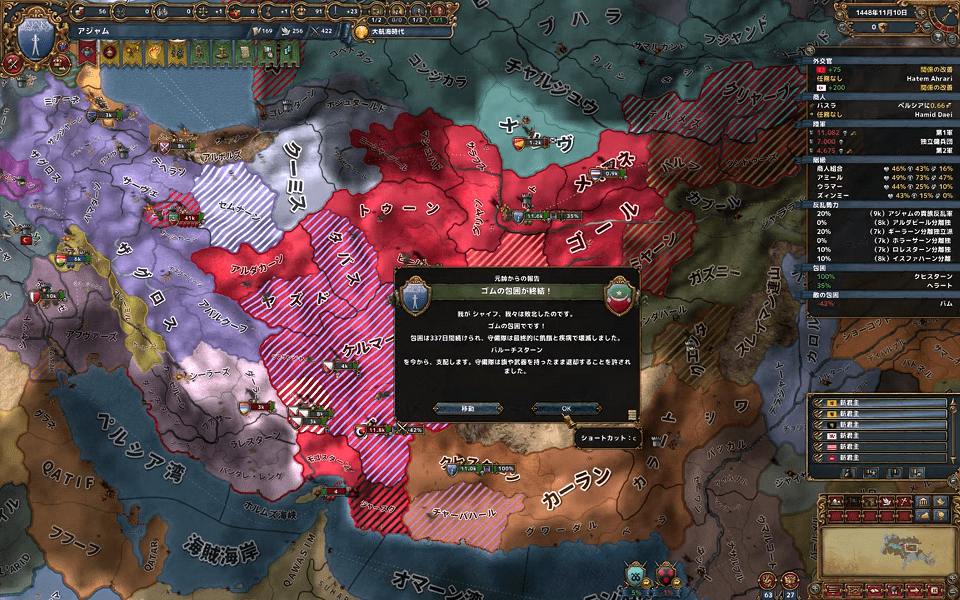The width and height of the screenshot is (960, 600).
Task: Open the ヘラート siege entry in the outliner
Action: tap(880, 285)
